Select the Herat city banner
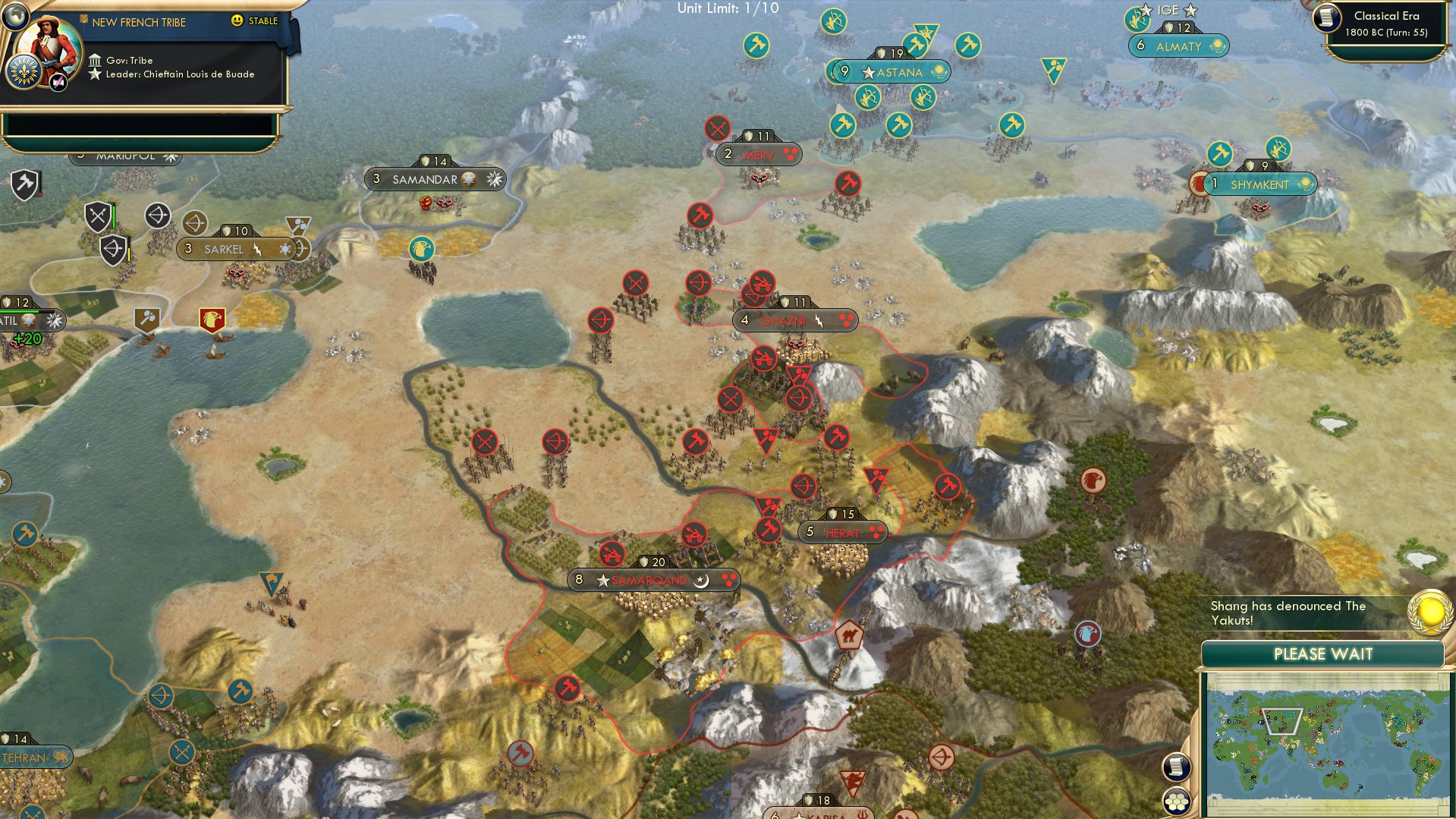Screen dimensions: 1456x819 coord(842,532)
